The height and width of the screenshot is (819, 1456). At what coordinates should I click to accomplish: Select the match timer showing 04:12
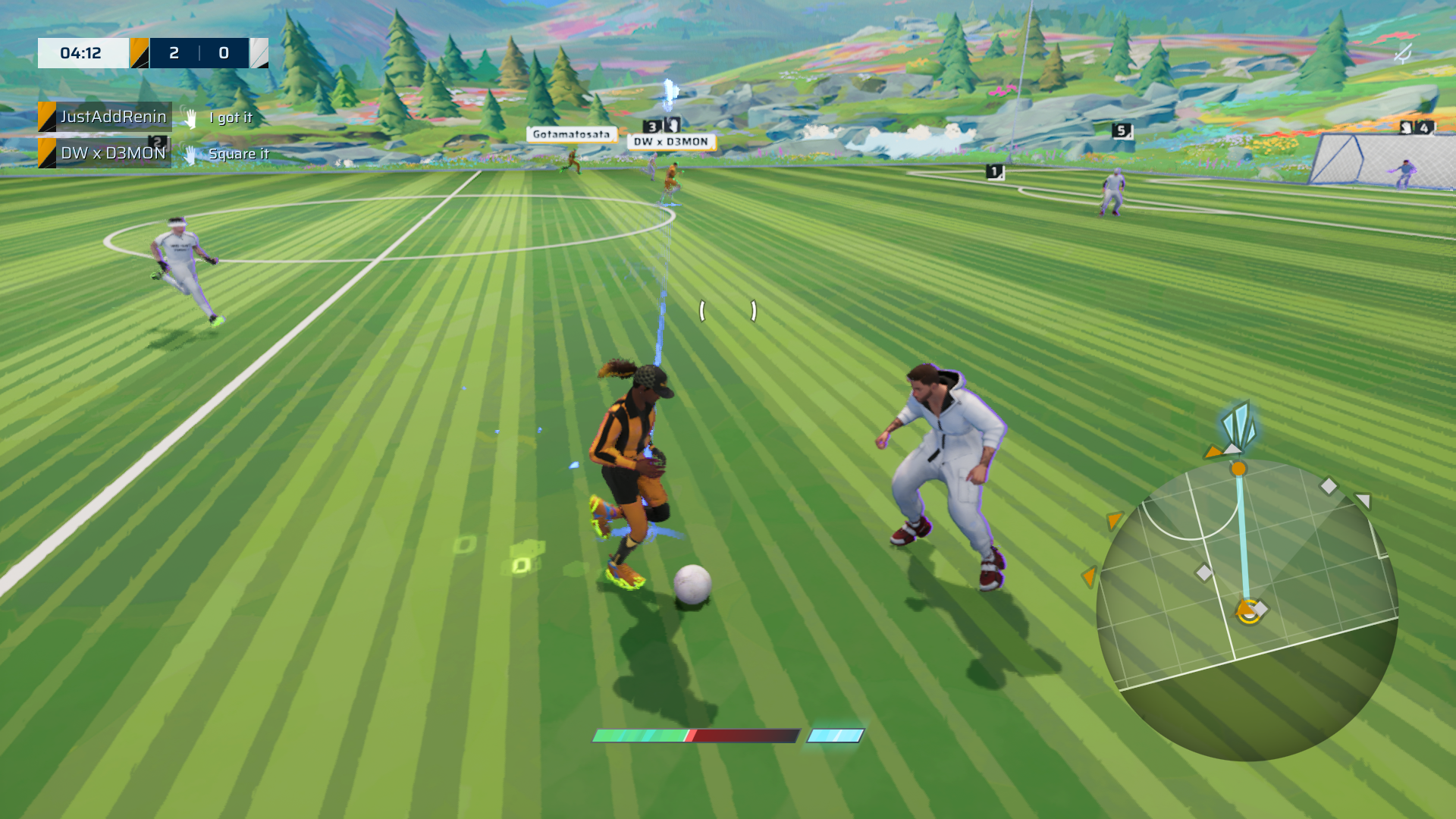(x=82, y=53)
